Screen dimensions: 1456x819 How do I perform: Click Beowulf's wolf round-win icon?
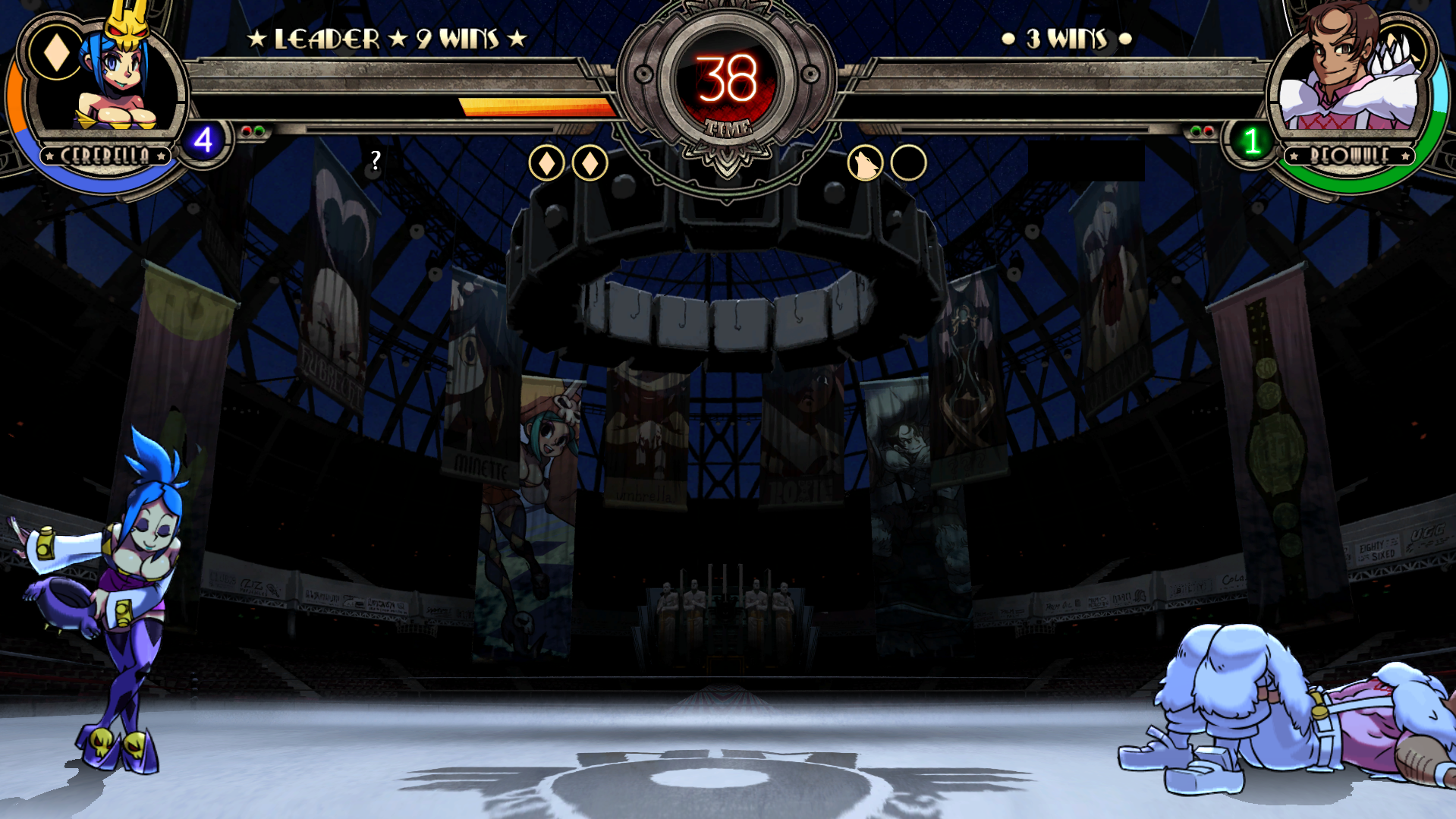tap(865, 163)
